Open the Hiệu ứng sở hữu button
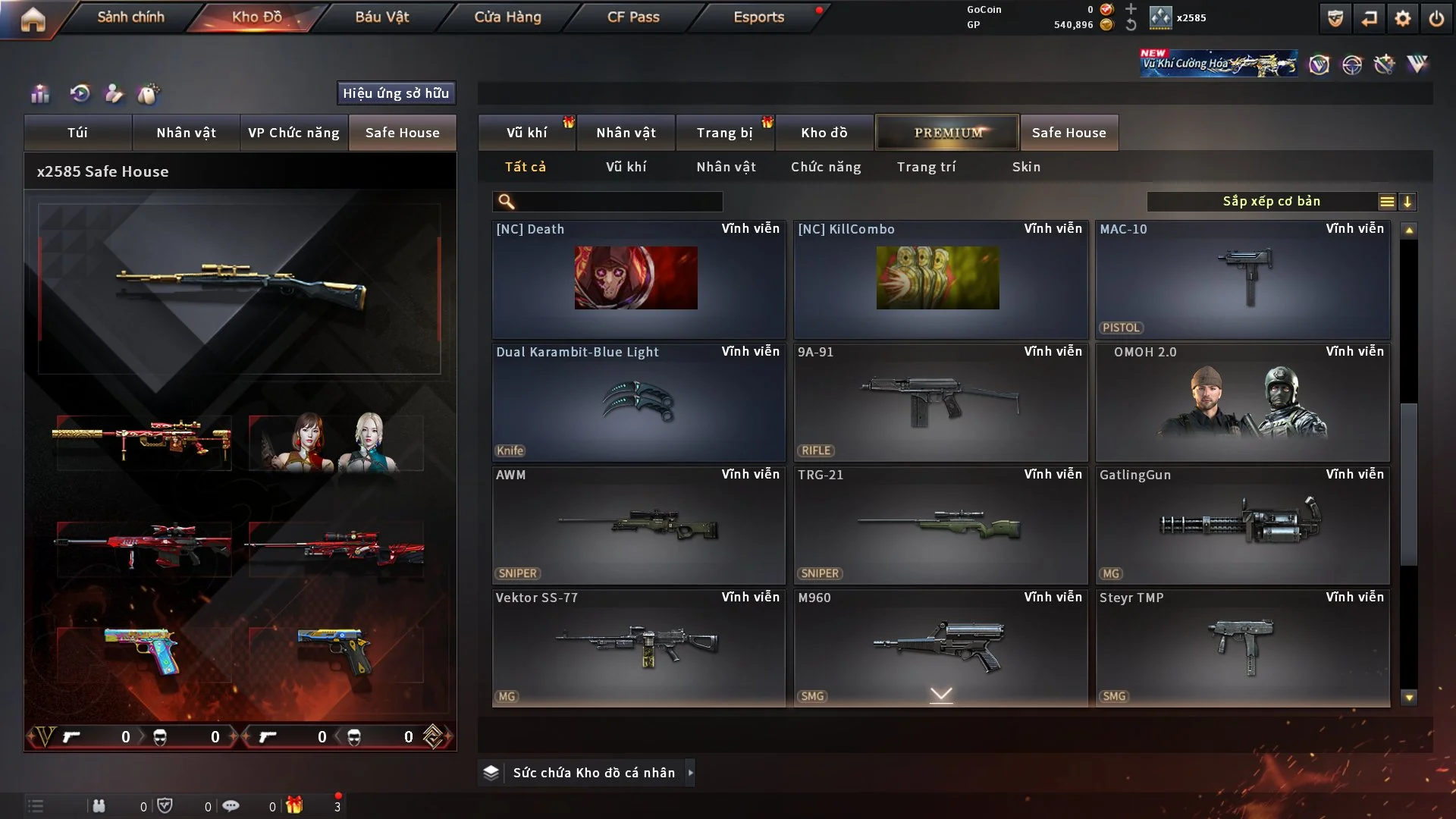Image resolution: width=1456 pixels, height=819 pixels. 396,93
